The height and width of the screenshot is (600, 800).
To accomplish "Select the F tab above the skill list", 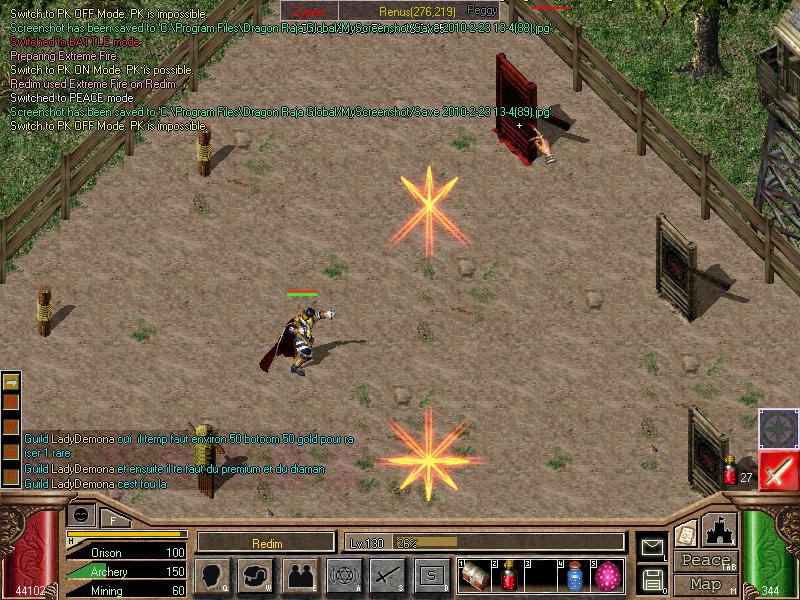I will (113, 519).
